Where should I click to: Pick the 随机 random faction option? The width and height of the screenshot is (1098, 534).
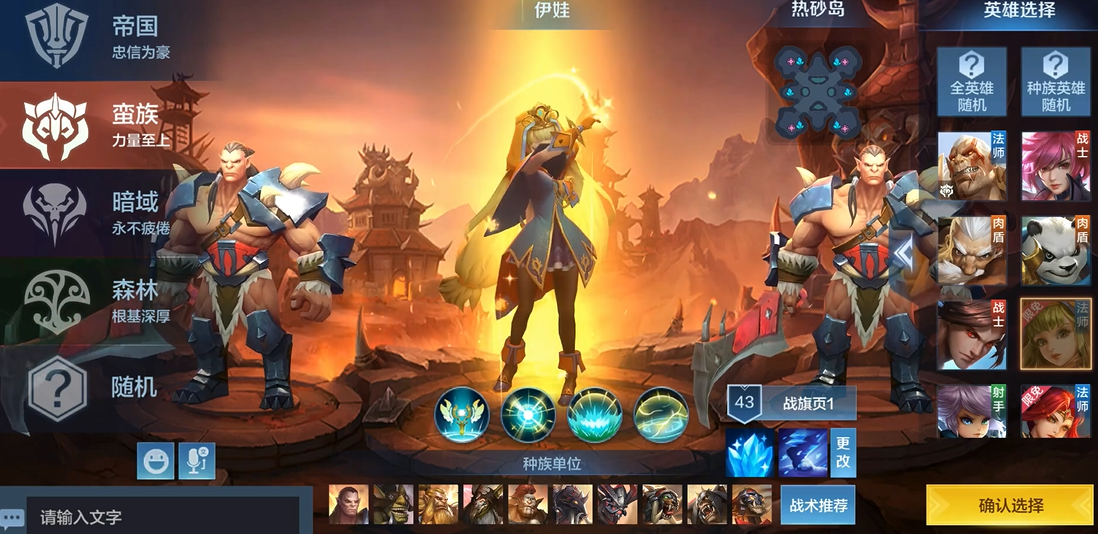(x=100, y=387)
